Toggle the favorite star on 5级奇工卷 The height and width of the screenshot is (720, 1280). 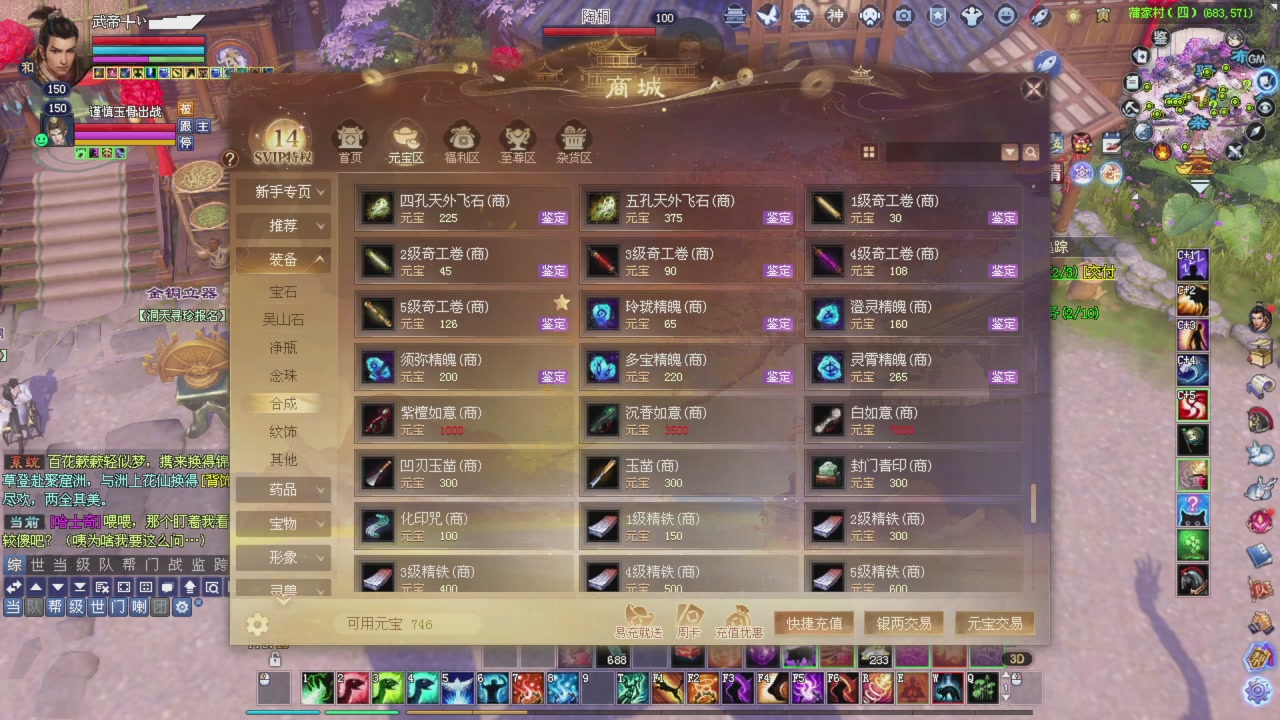[x=561, y=301]
